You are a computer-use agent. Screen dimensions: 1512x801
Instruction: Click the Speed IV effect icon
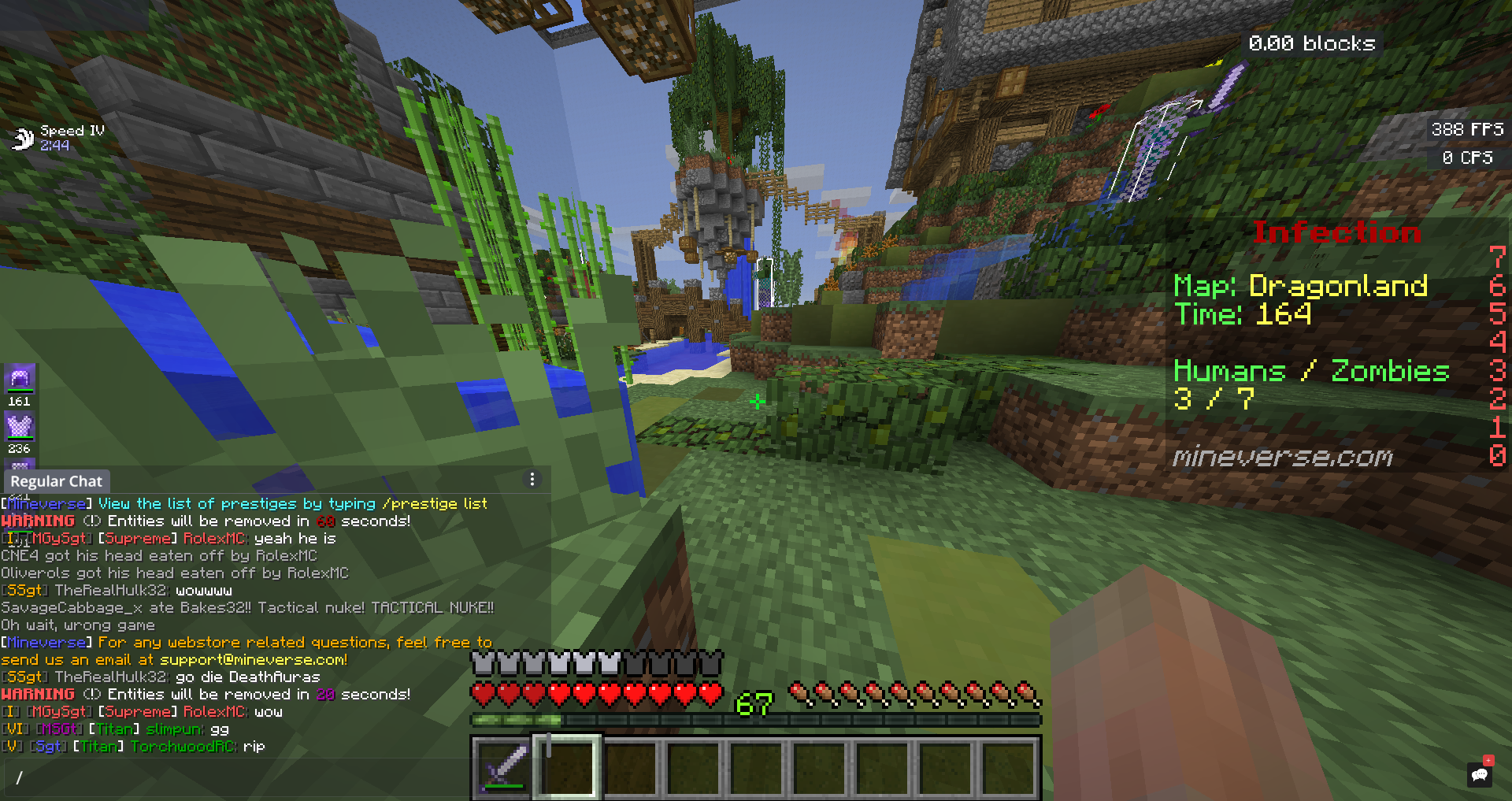22,139
